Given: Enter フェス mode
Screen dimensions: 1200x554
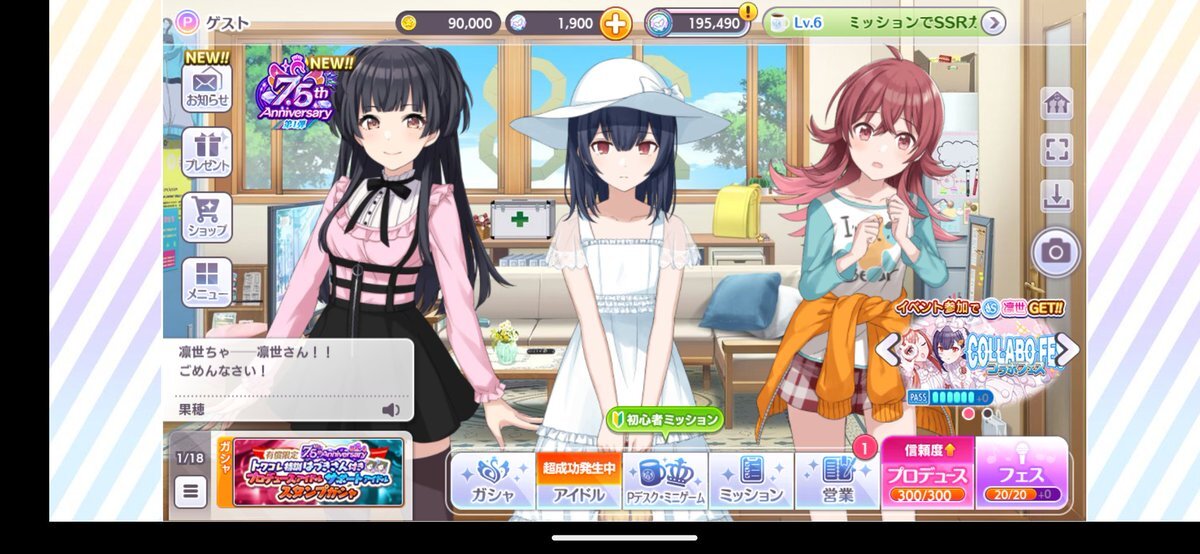Looking at the screenshot, I should [x=1020, y=473].
